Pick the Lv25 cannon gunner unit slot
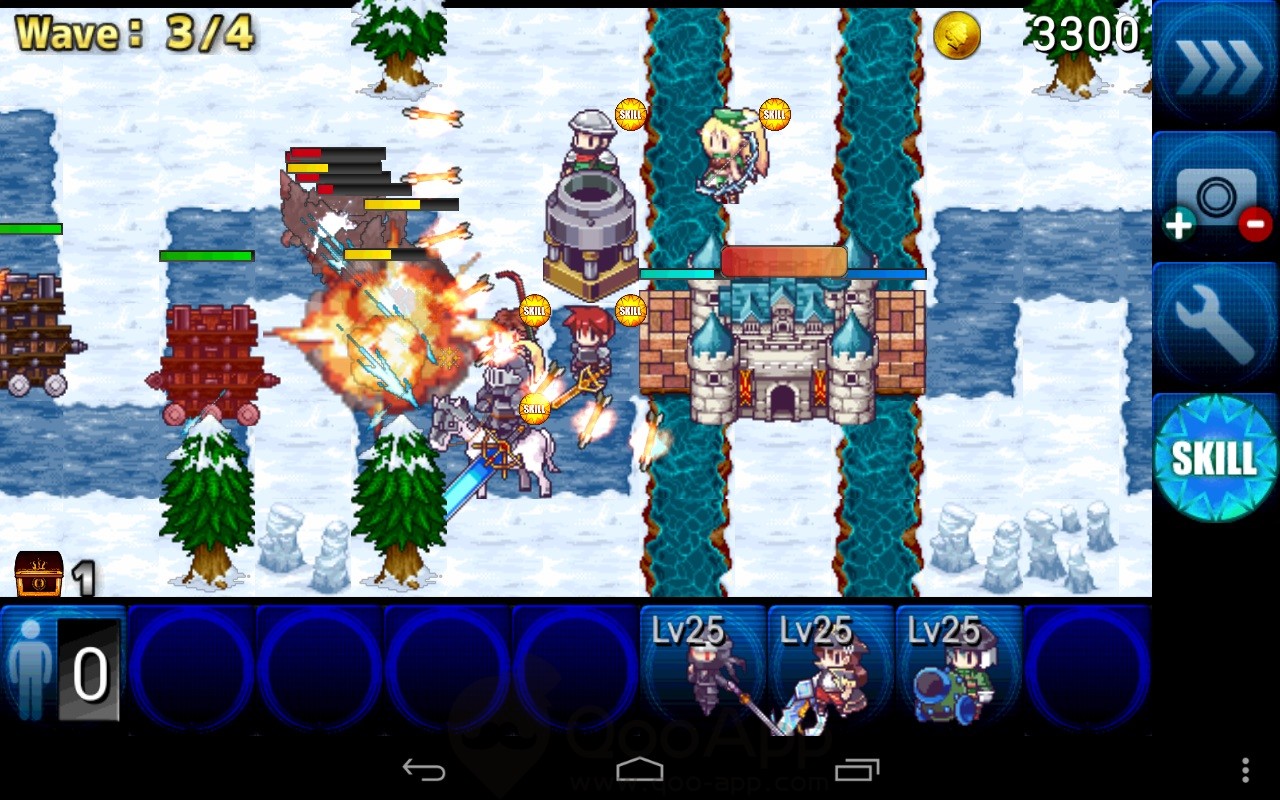 959,665
